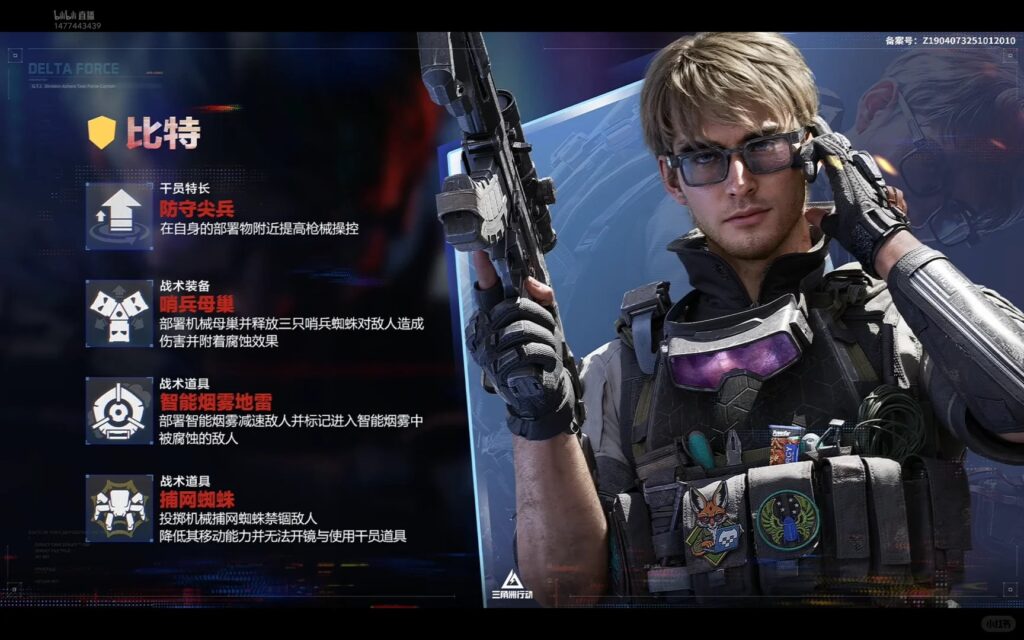Click the yellow shield class icon beside 比特
Image resolution: width=1024 pixels, height=640 pixels.
102,132
